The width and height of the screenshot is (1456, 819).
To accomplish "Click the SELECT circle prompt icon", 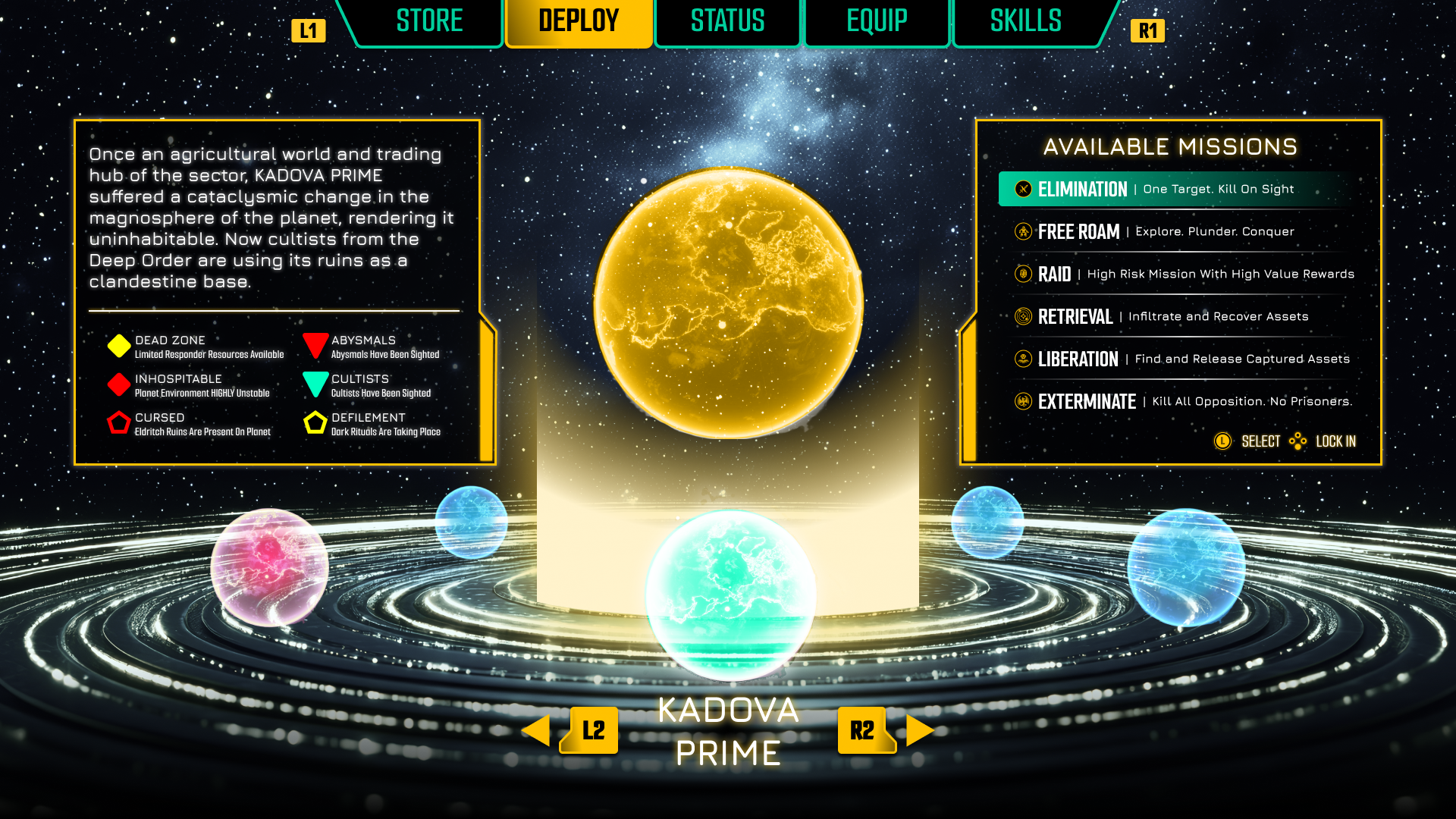I will point(1223,441).
